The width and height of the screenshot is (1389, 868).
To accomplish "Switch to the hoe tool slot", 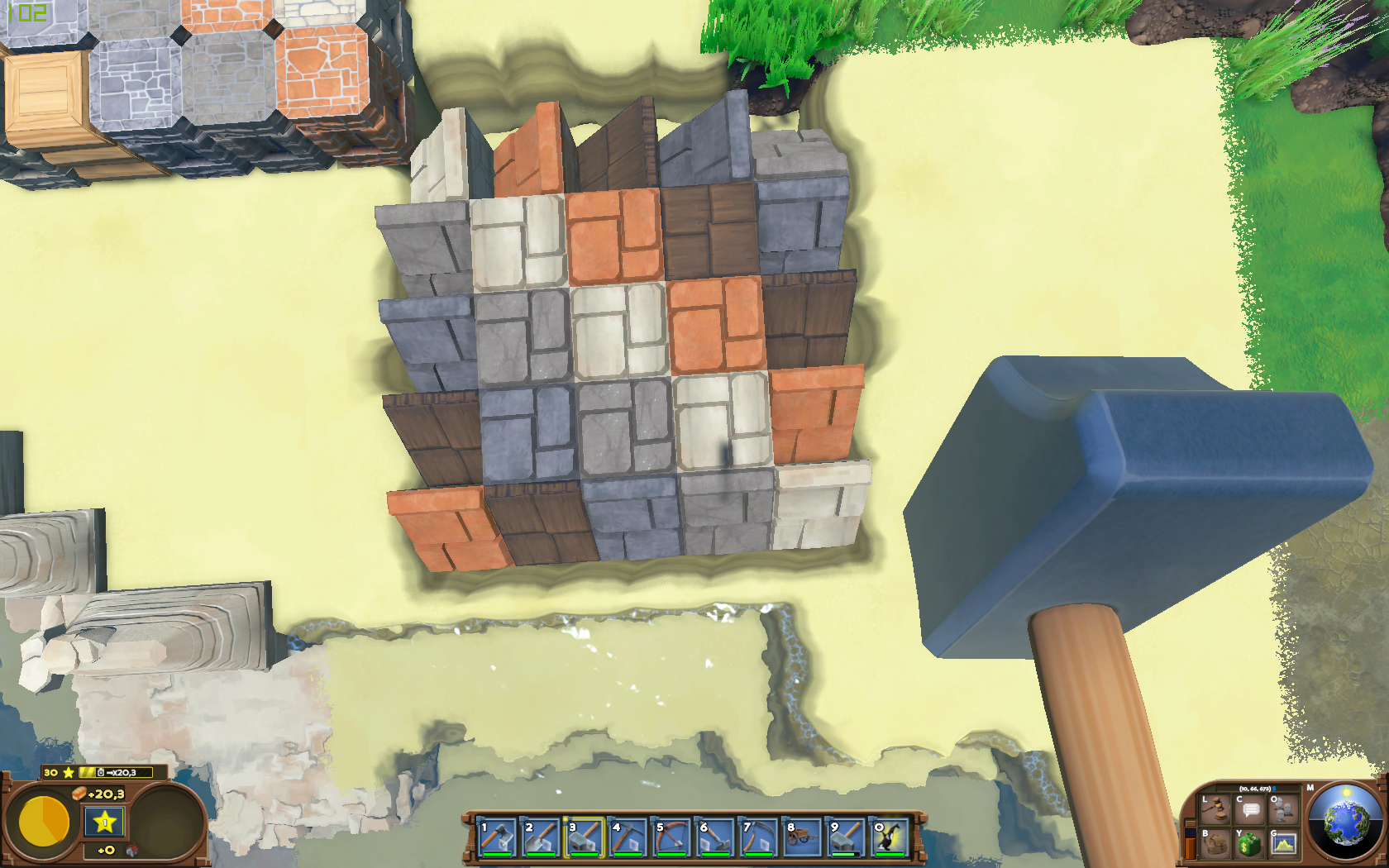I will point(716,837).
